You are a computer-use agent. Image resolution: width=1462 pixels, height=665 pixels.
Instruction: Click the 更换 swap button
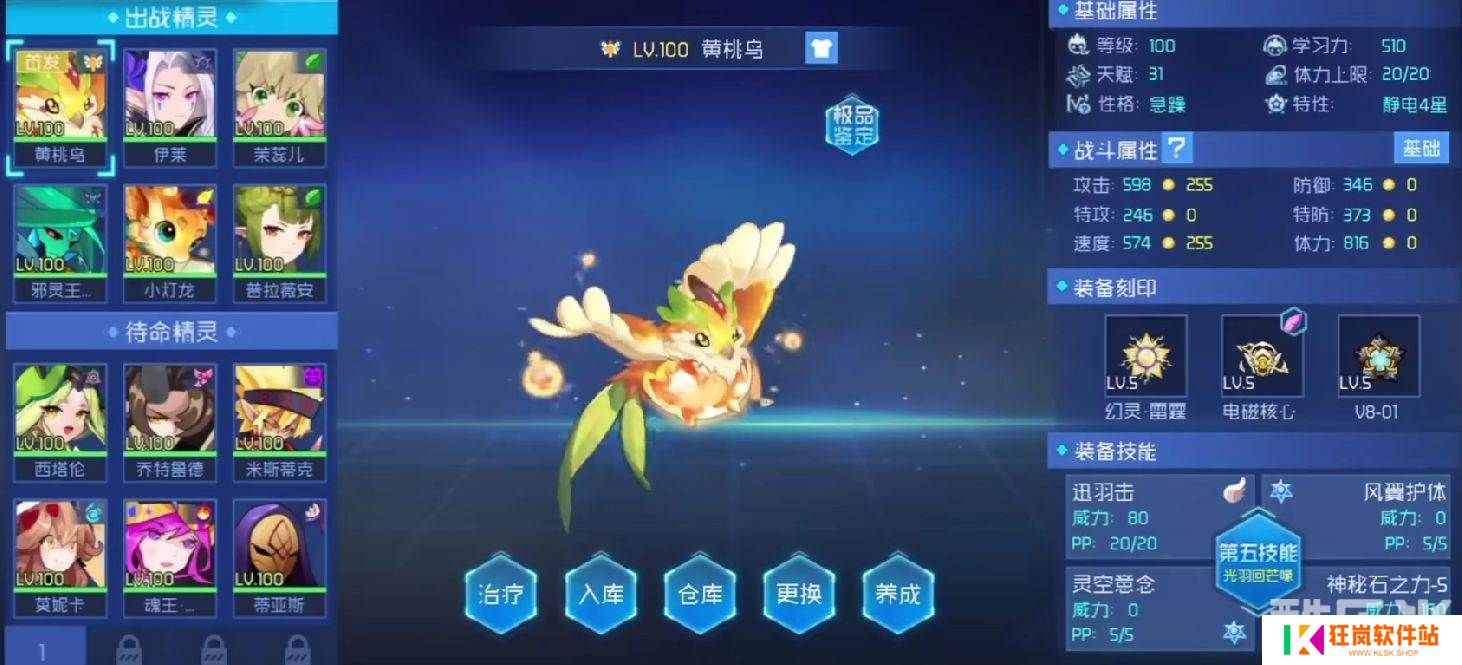(x=799, y=593)
